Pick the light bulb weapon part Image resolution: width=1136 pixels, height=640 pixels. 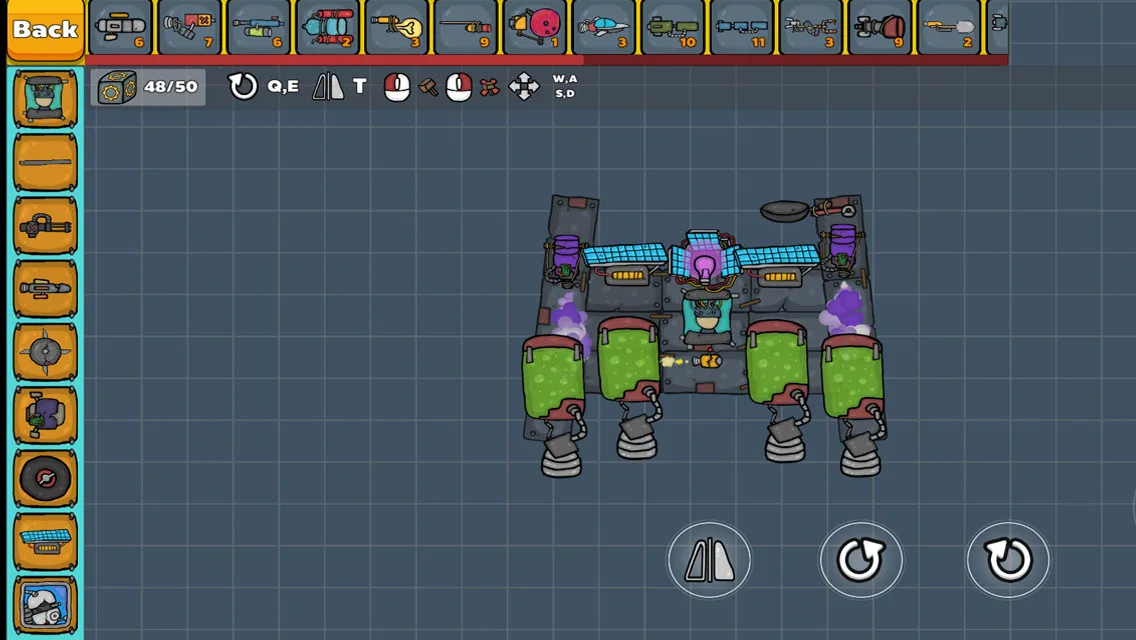[396, 28]
